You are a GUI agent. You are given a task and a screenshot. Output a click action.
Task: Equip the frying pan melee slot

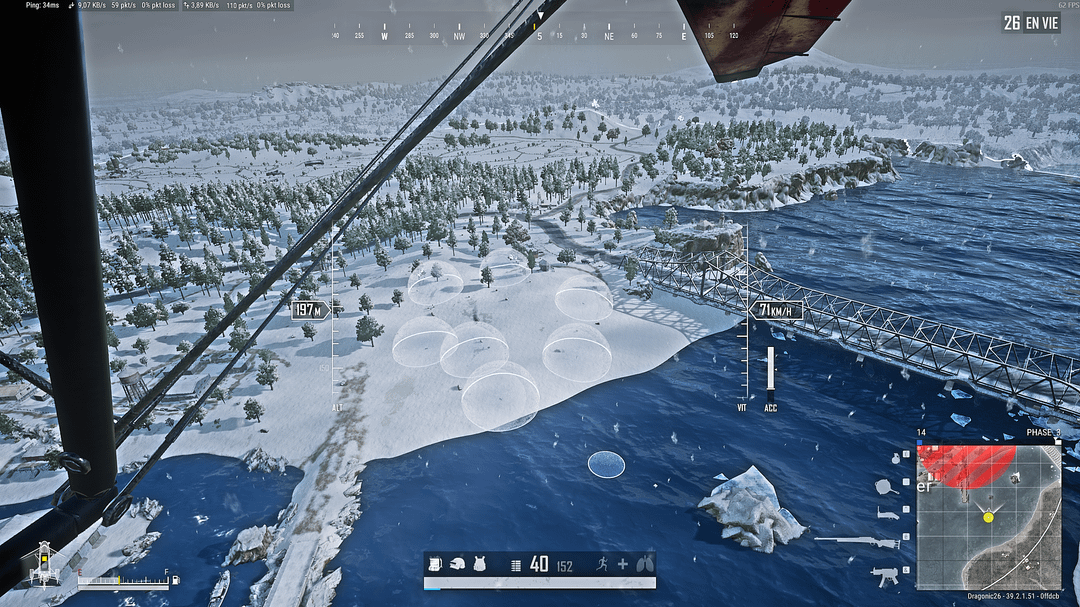pyautogui.click(x=885, y=487)
